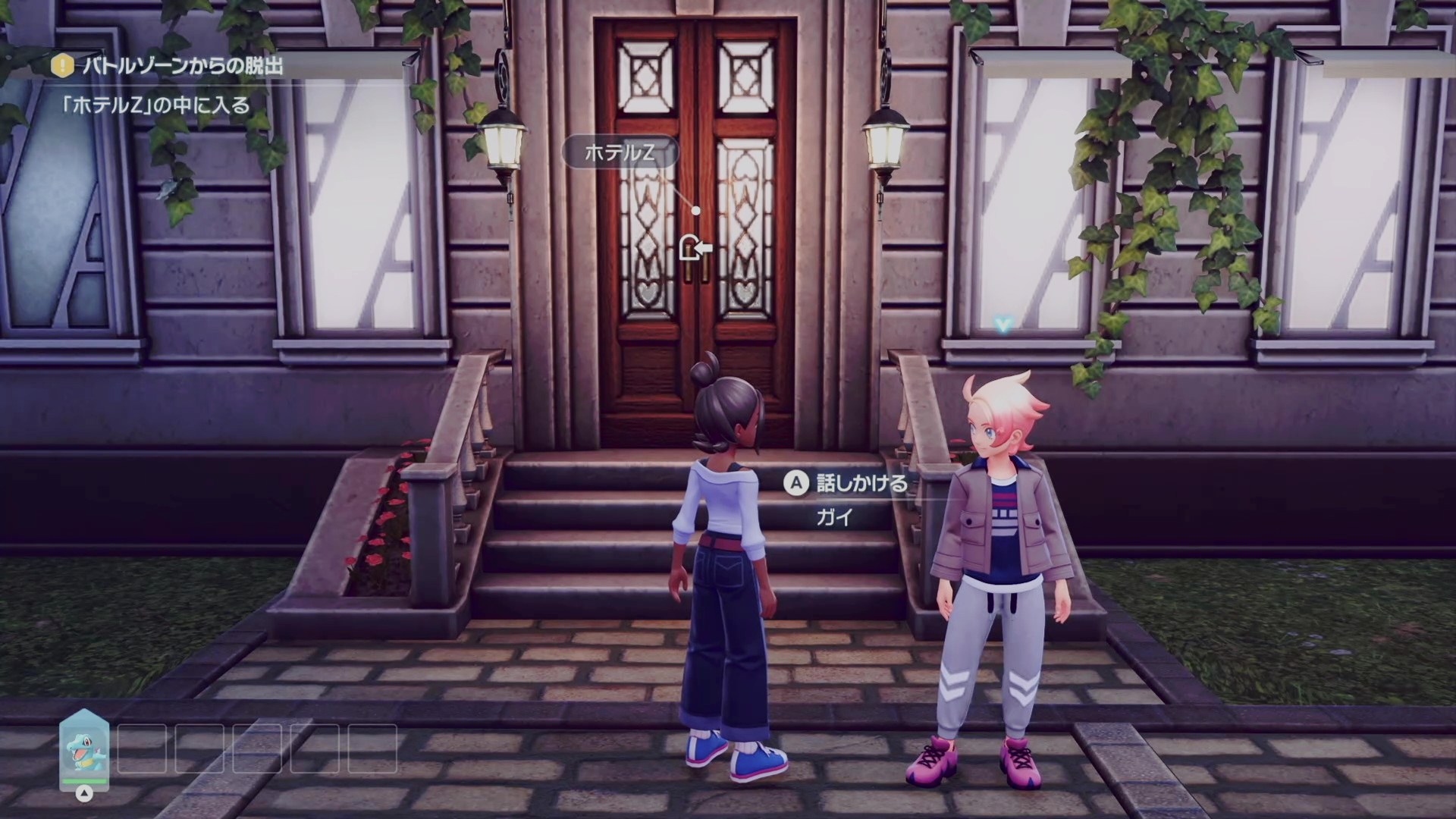This screenshot has width=1456, height=819.
Task: Choose the talk prompt for Gai
Action: coord(847,483)
